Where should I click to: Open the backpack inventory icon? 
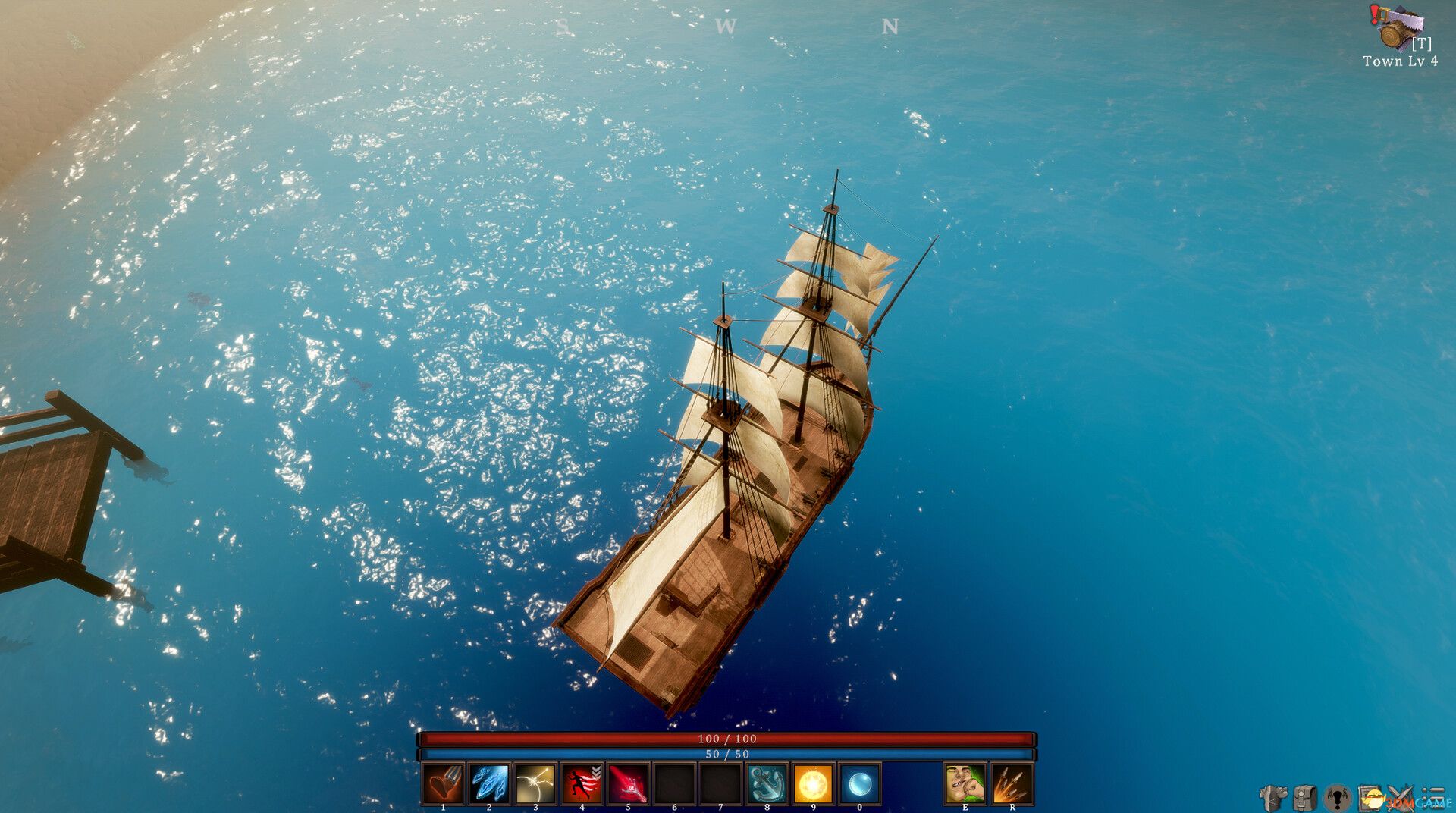tap(1304, 798)
